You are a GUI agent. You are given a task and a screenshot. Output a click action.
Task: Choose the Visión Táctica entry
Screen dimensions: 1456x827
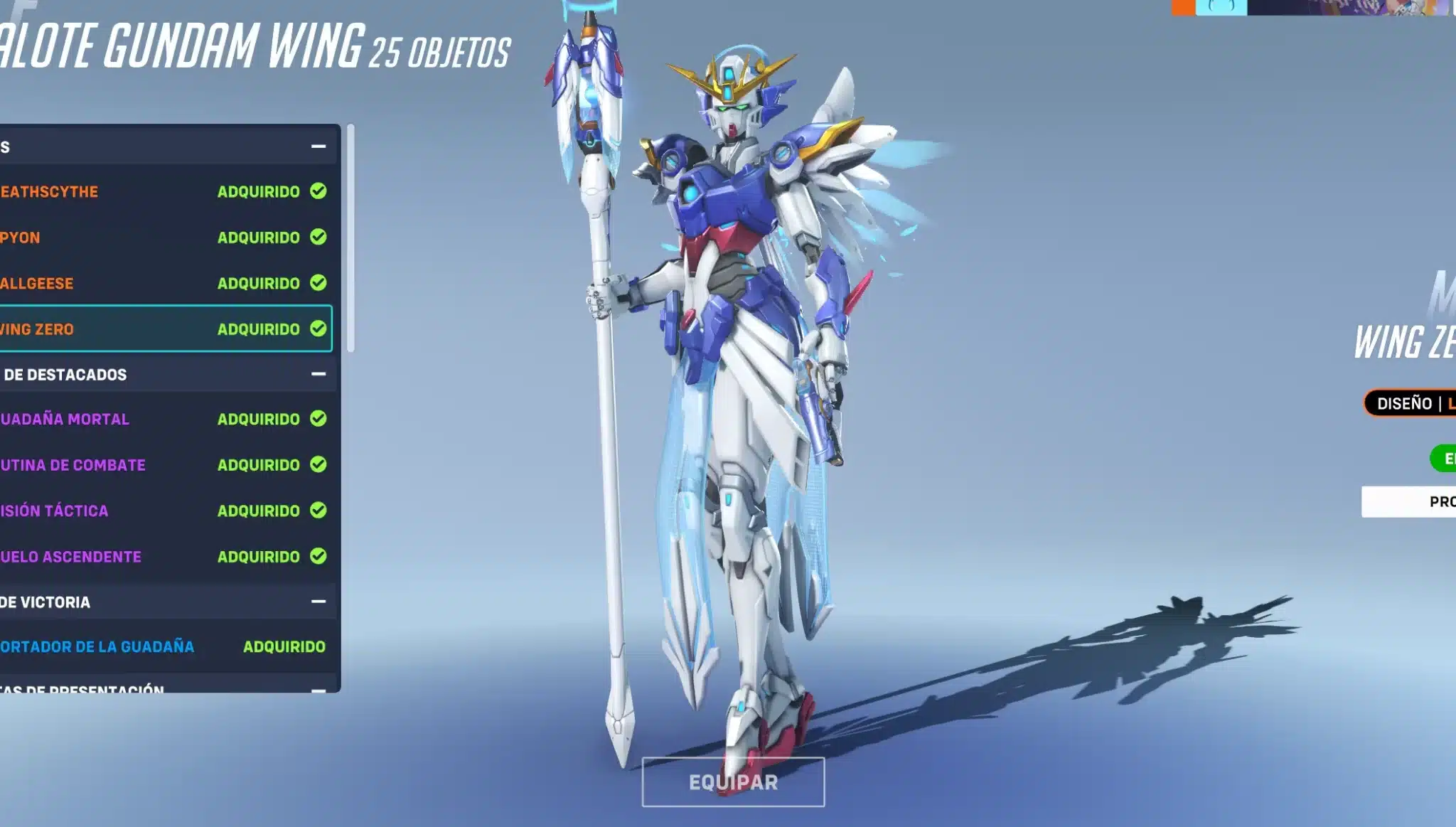(x=164, y=511)
